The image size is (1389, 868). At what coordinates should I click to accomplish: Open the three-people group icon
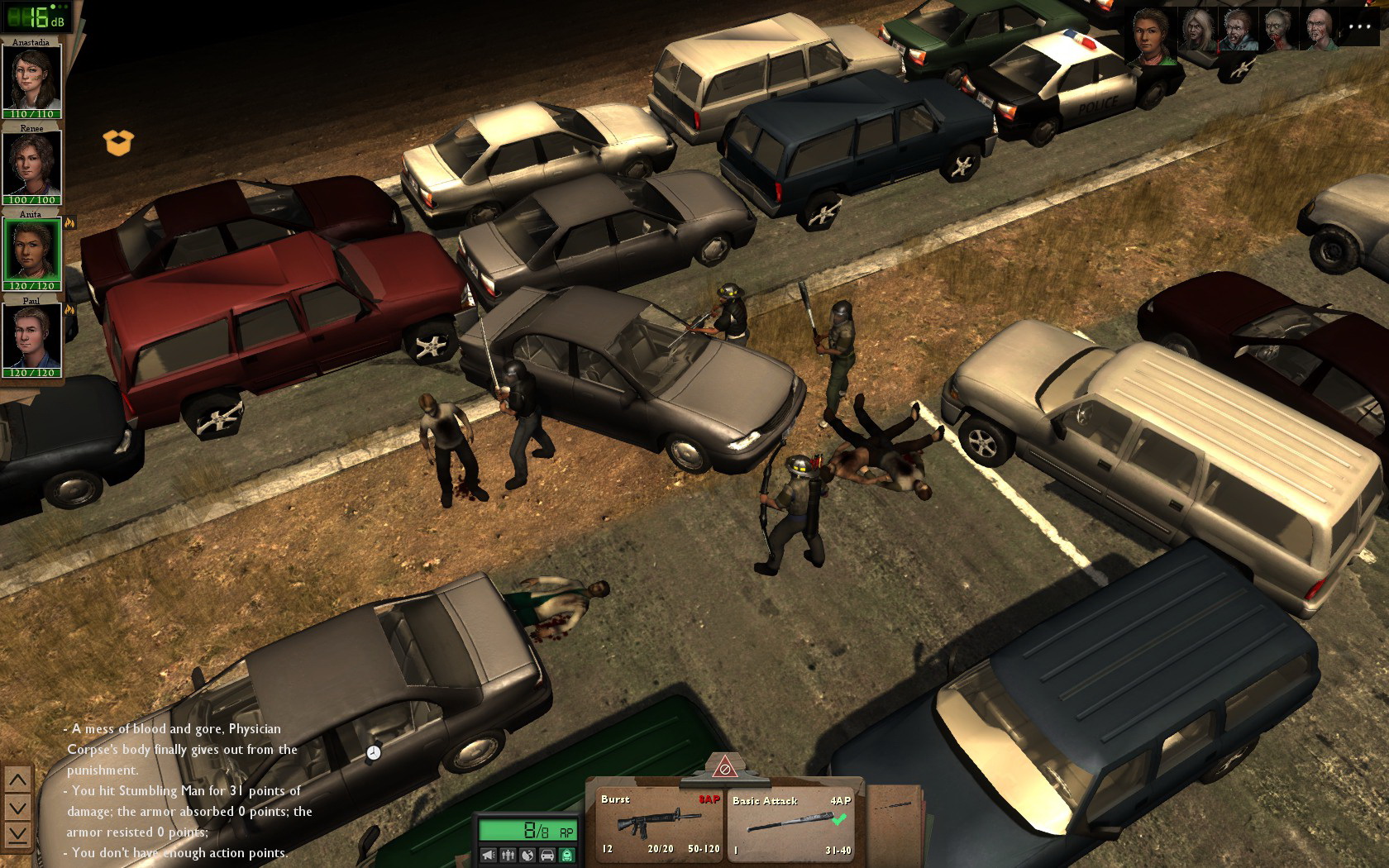508,855
